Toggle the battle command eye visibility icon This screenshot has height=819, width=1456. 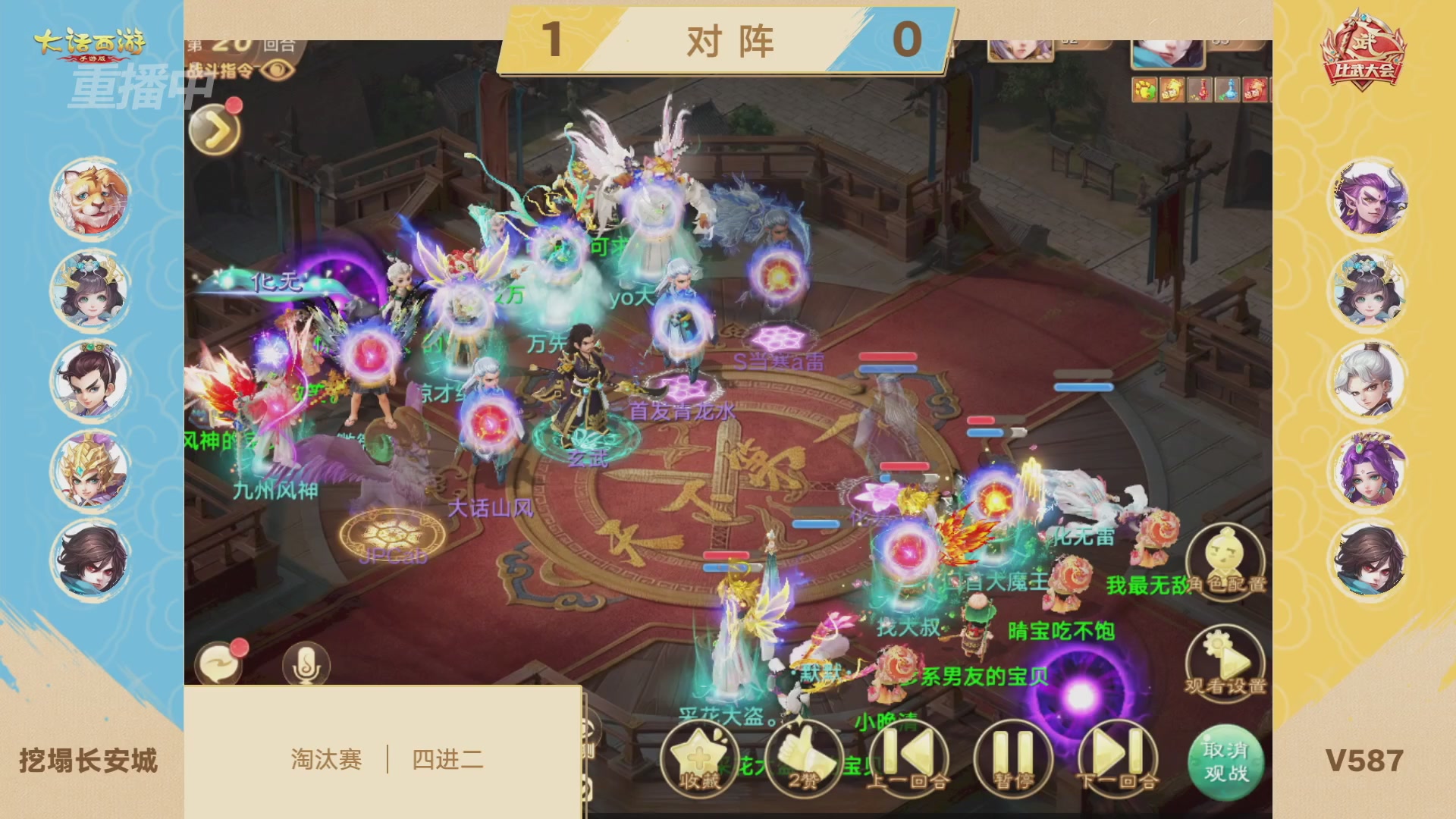coord(278,70)
